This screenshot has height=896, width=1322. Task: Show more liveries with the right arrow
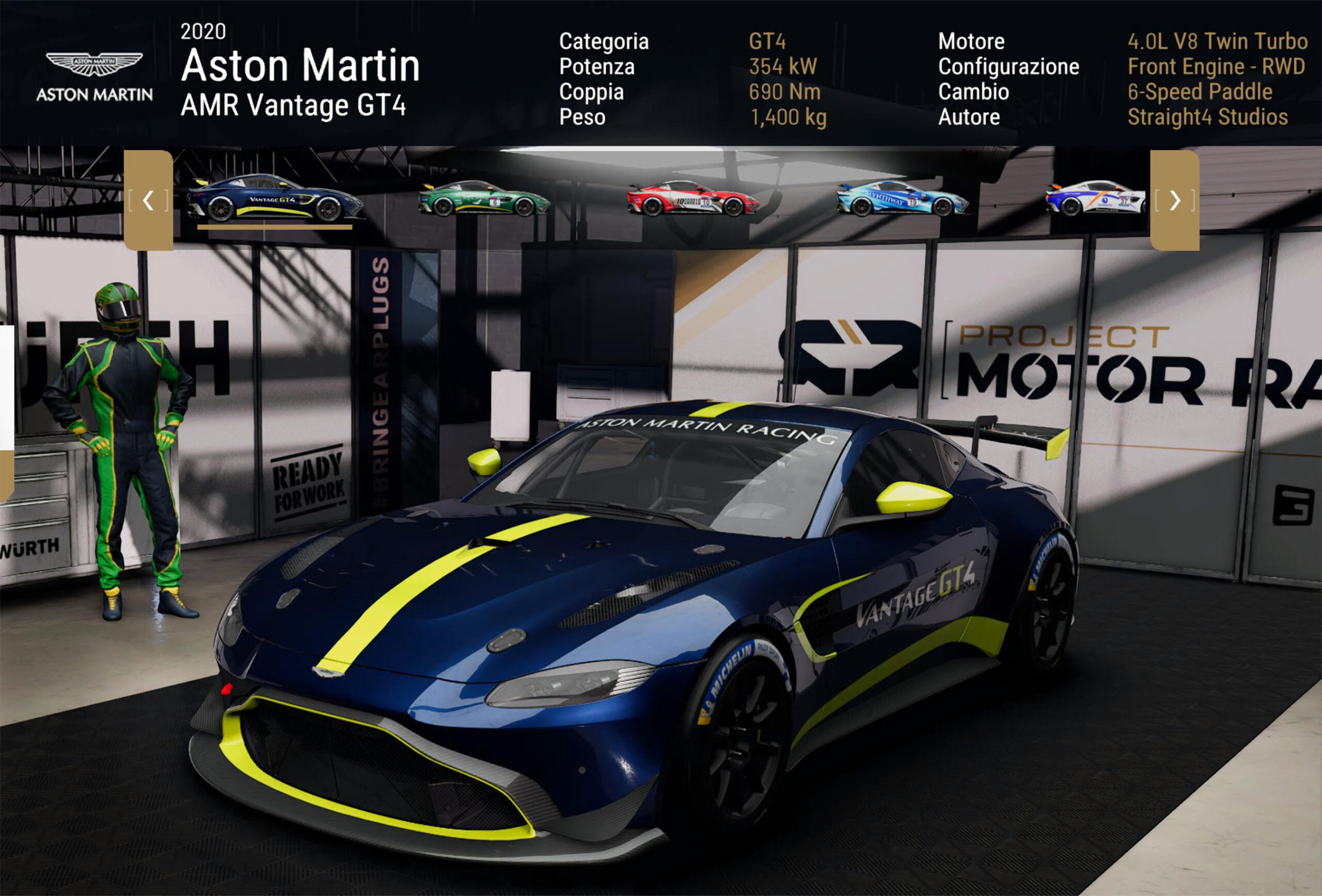pyautogui.click(x=1175, y=200)
